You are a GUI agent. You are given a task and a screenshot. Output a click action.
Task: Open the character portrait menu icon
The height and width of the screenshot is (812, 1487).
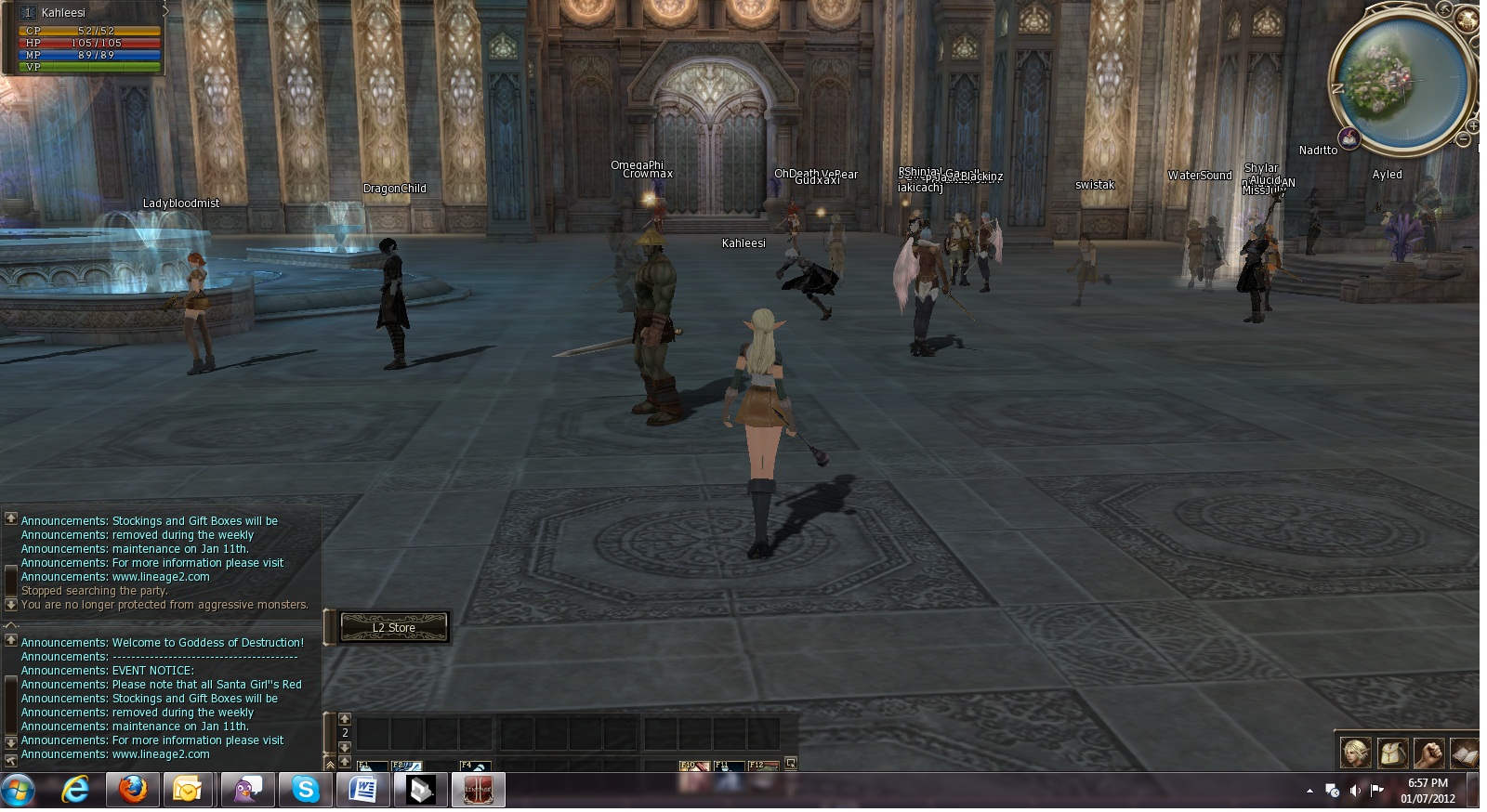click(1355, 752)
